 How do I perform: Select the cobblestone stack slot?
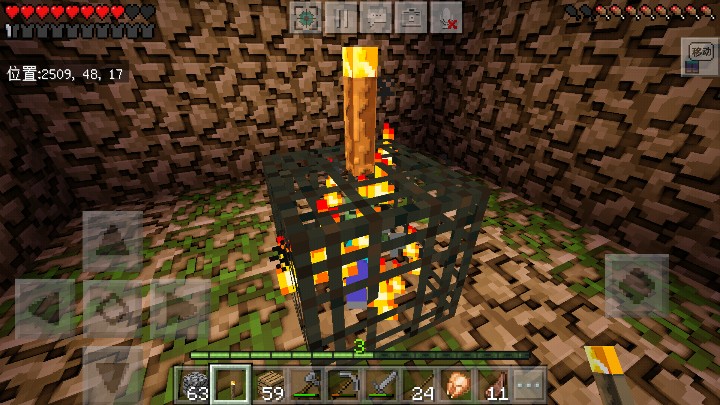pyautogui.click(x=195, y=384)
